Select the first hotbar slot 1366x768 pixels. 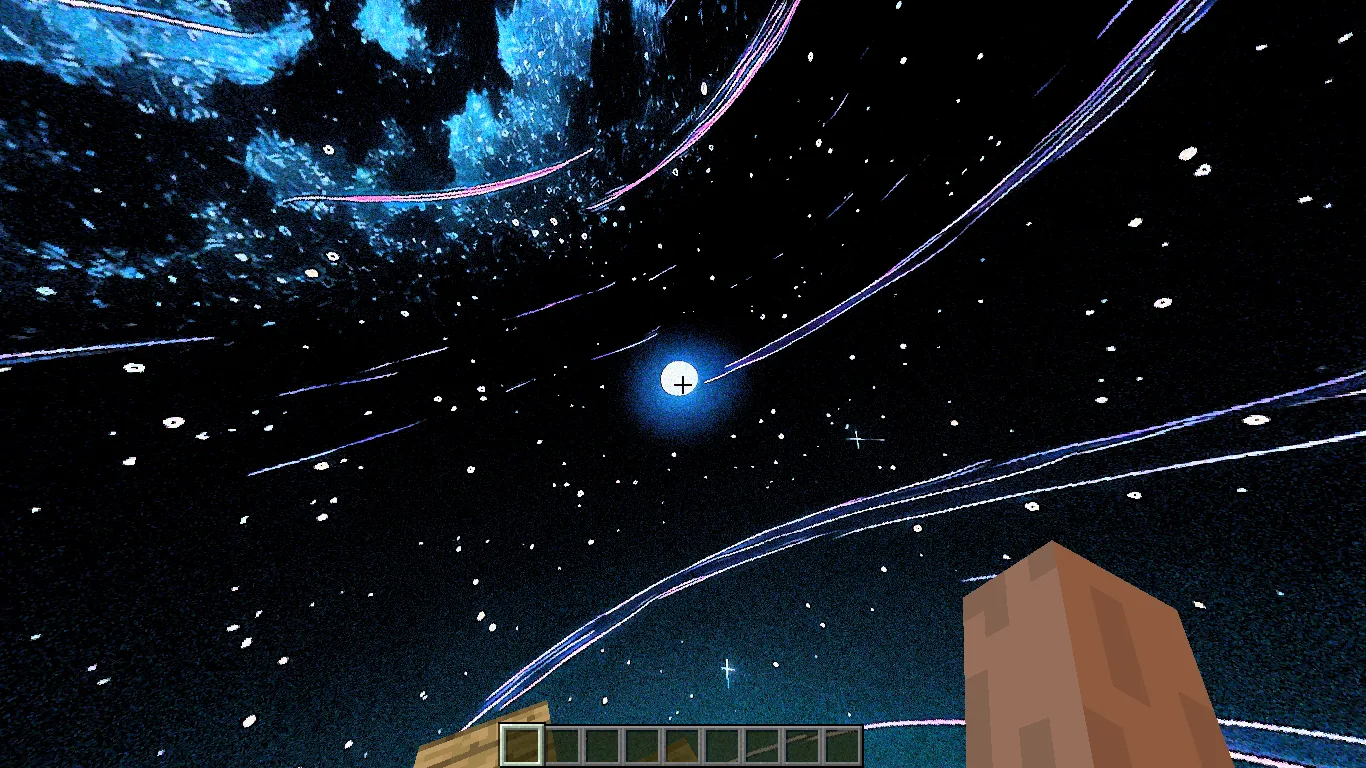522,745
